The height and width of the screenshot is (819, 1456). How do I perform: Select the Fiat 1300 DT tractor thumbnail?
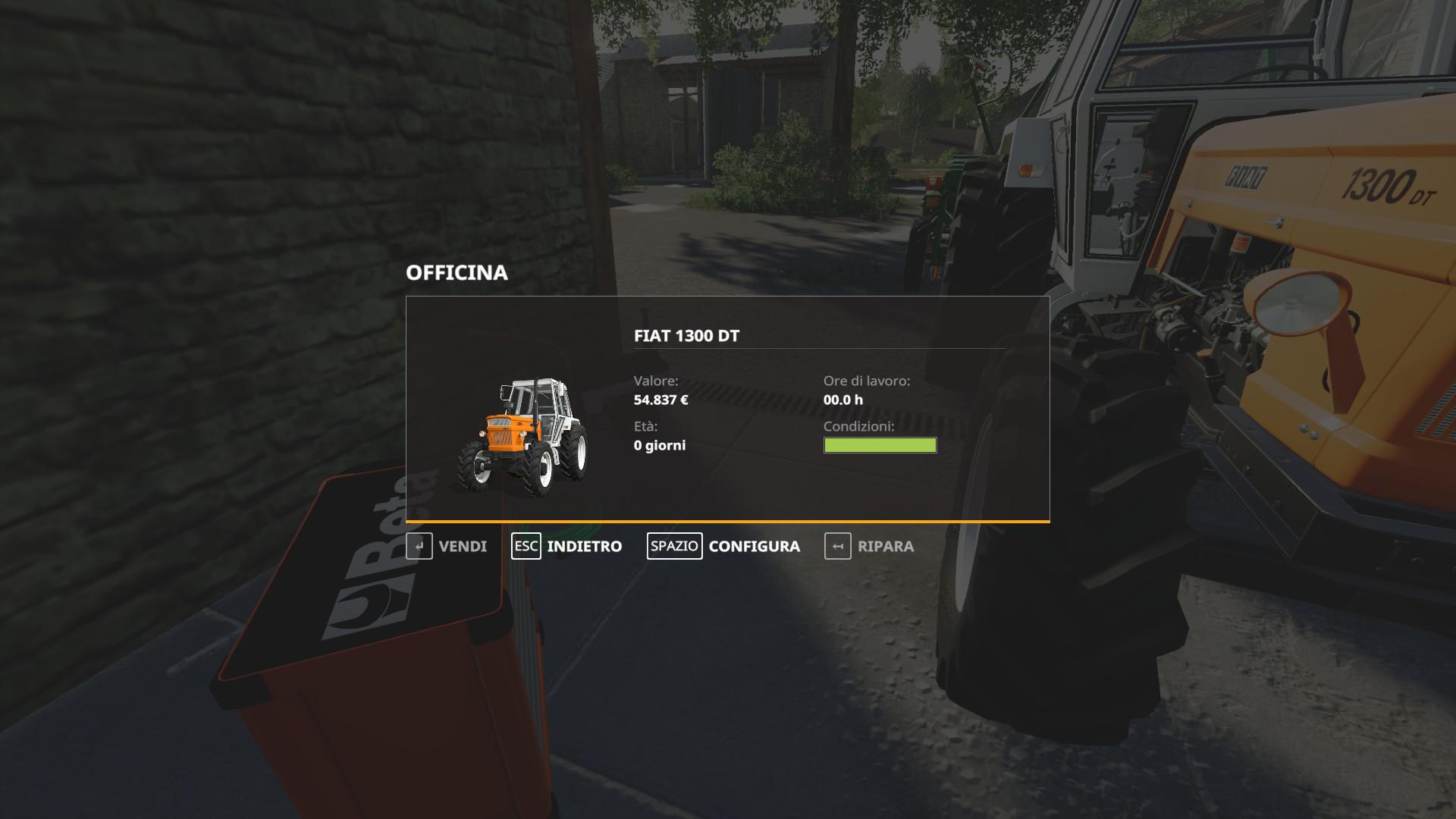[x=522, y=438]
